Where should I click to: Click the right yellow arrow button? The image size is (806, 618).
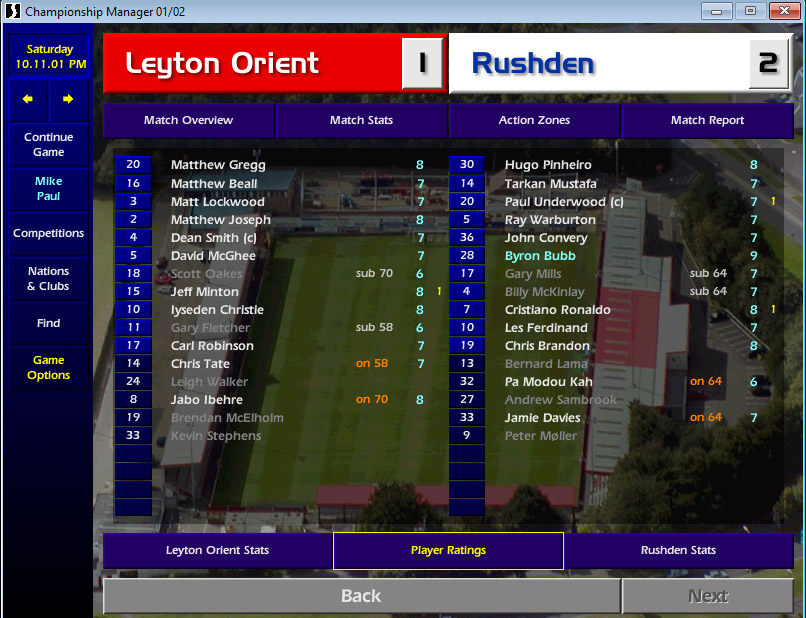68,99
